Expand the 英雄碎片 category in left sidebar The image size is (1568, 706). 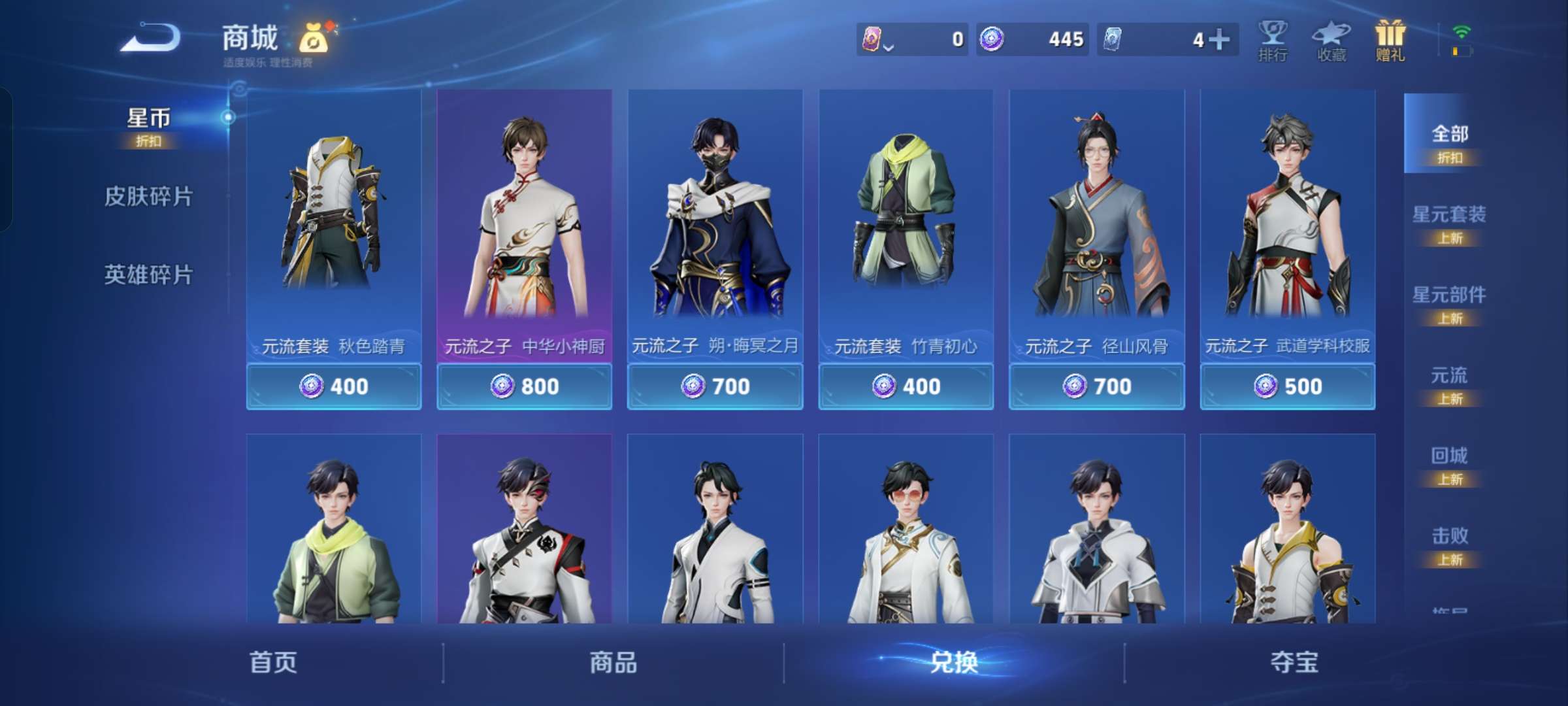148,275
